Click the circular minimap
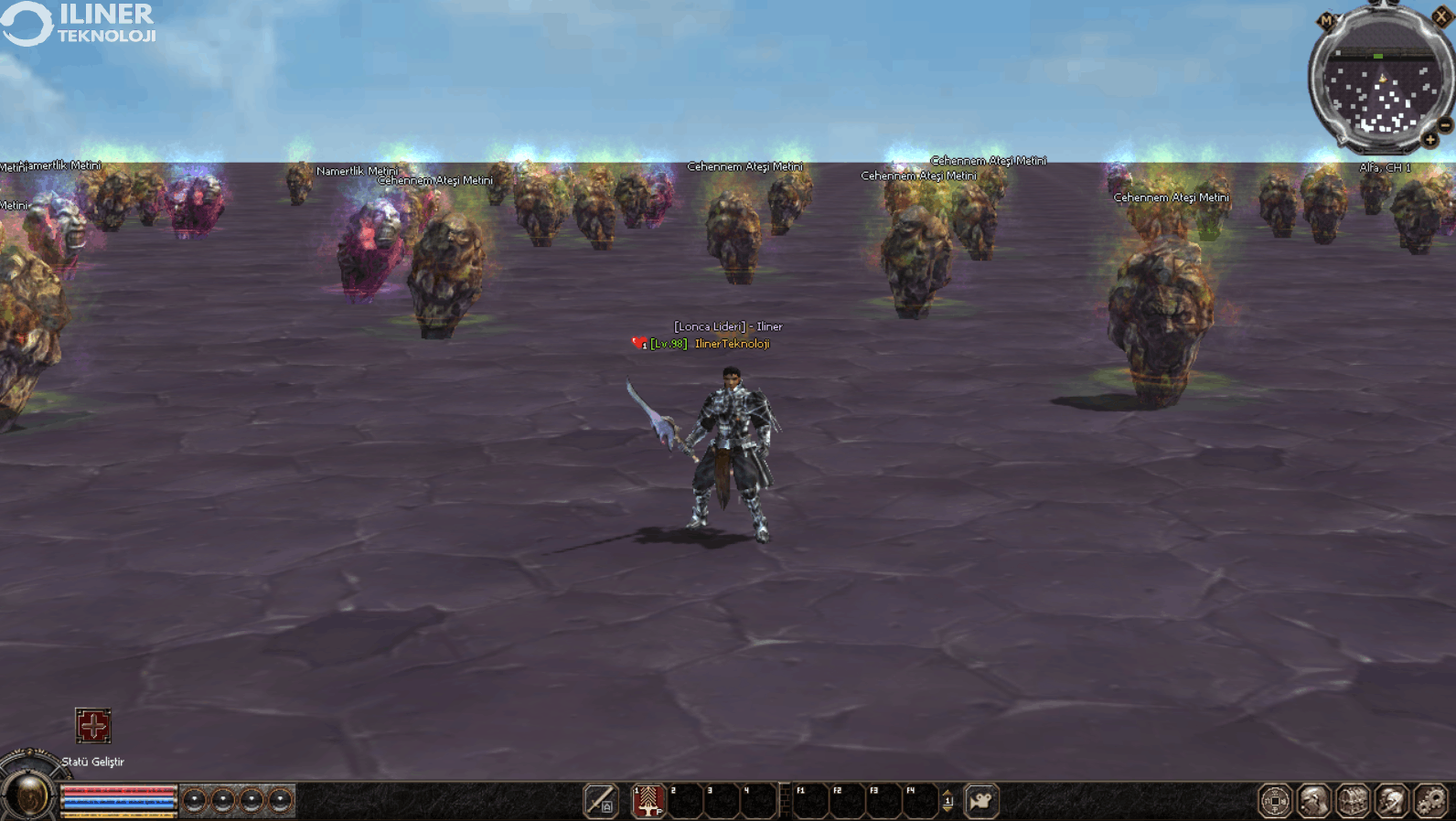 click(x=1380, y=87)
